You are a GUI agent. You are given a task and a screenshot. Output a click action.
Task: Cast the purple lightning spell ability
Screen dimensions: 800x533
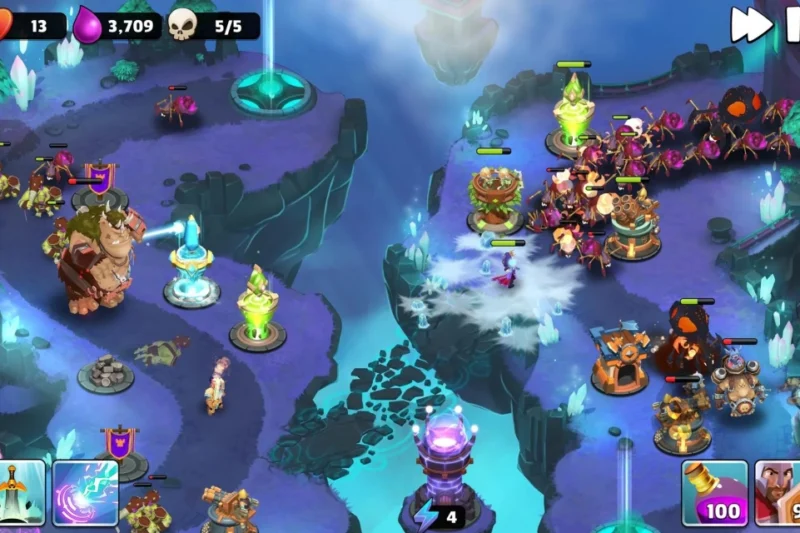[x=86, y=492]
